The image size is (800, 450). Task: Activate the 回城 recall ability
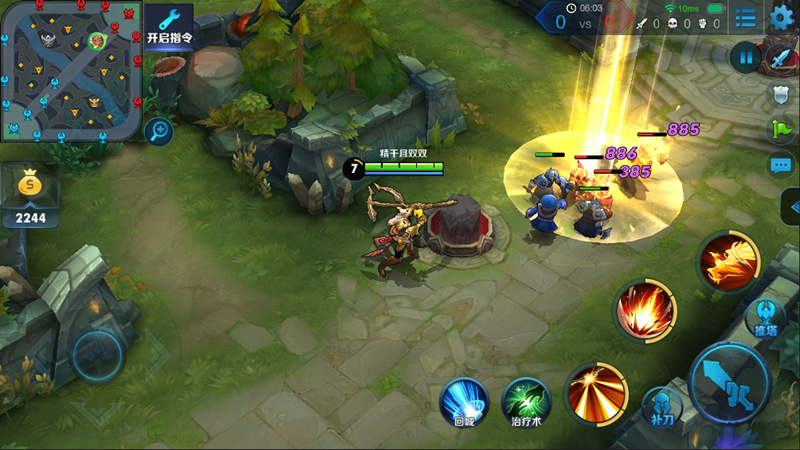pyautogui.click(x=464, y=401)
